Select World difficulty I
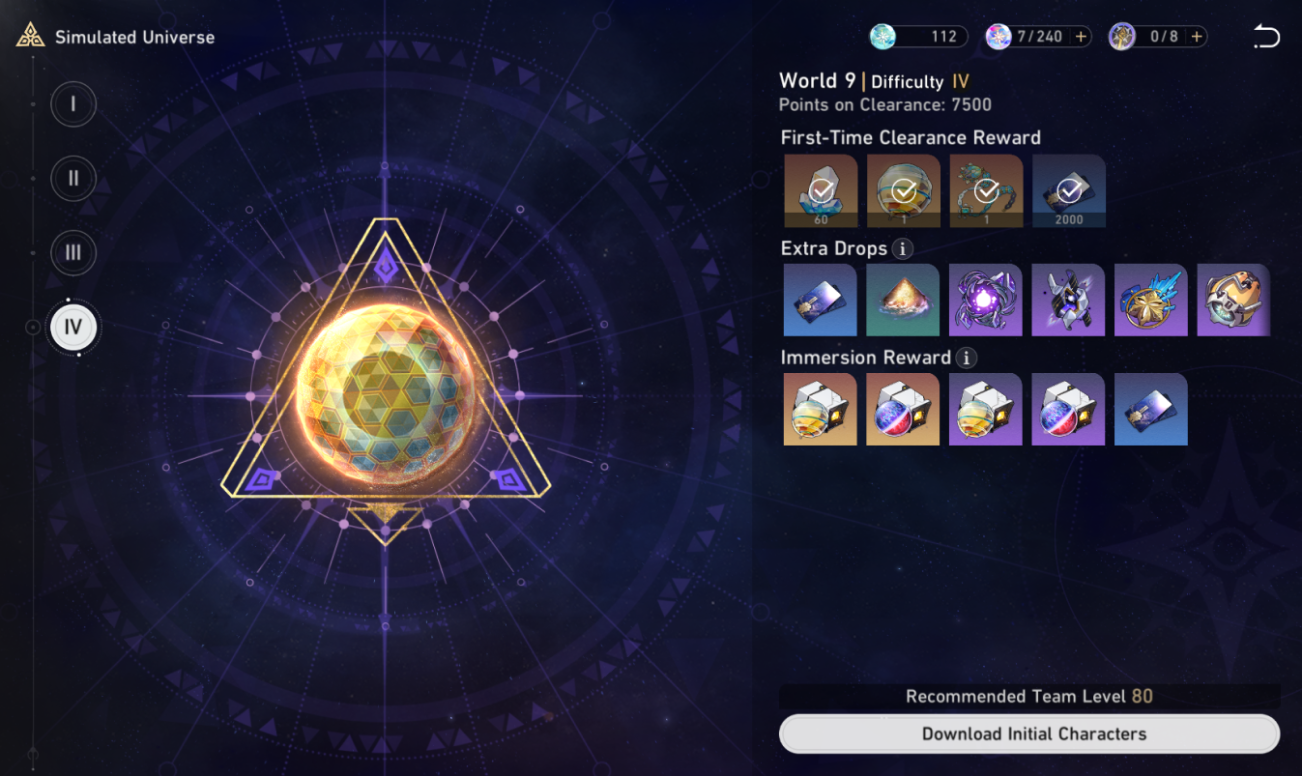The height and width of the screenshot is (776, 1302). [x=73, y=104]
